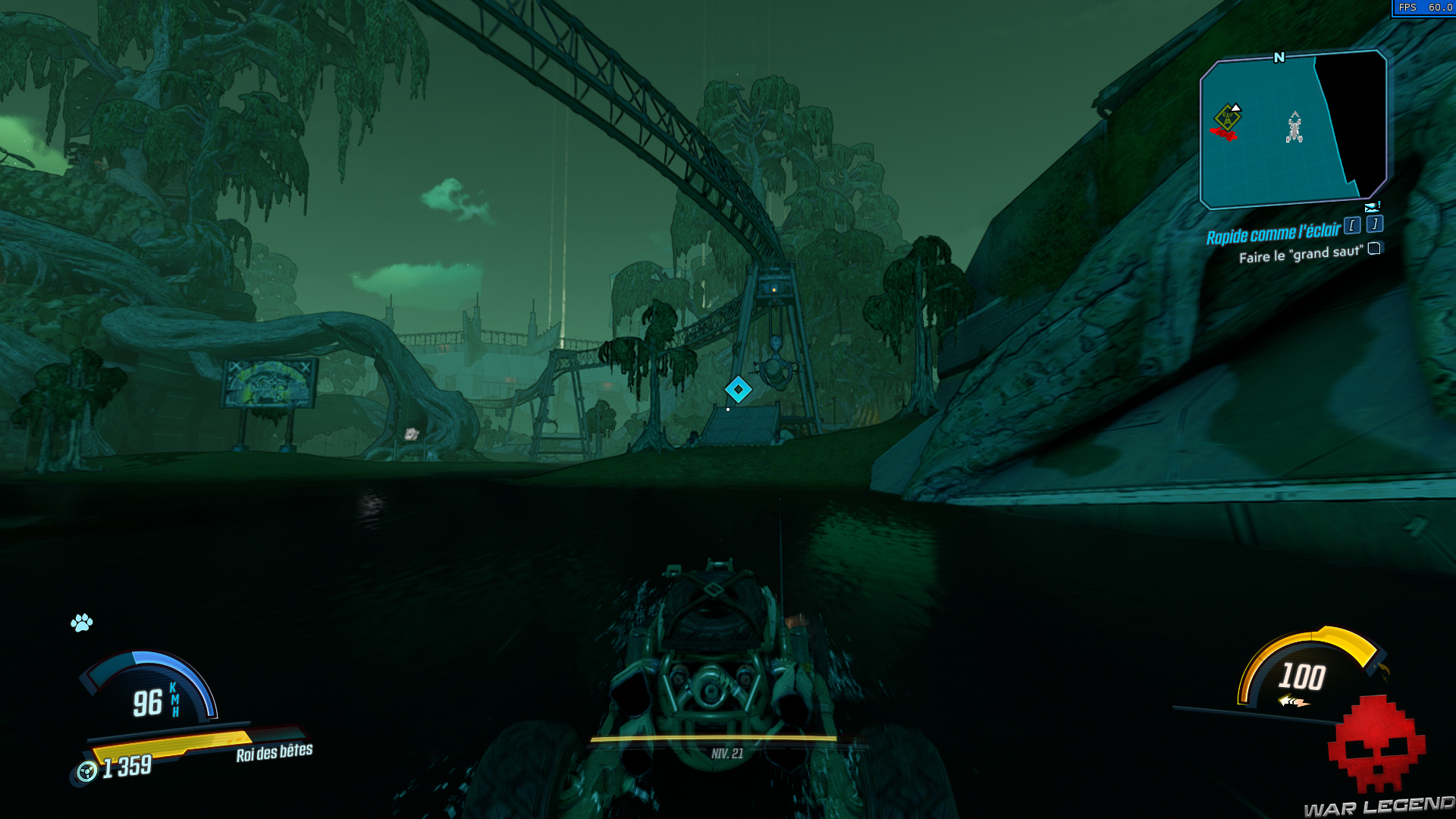Expand the white triangle flag above the tower icon

tap(1236, 108)
